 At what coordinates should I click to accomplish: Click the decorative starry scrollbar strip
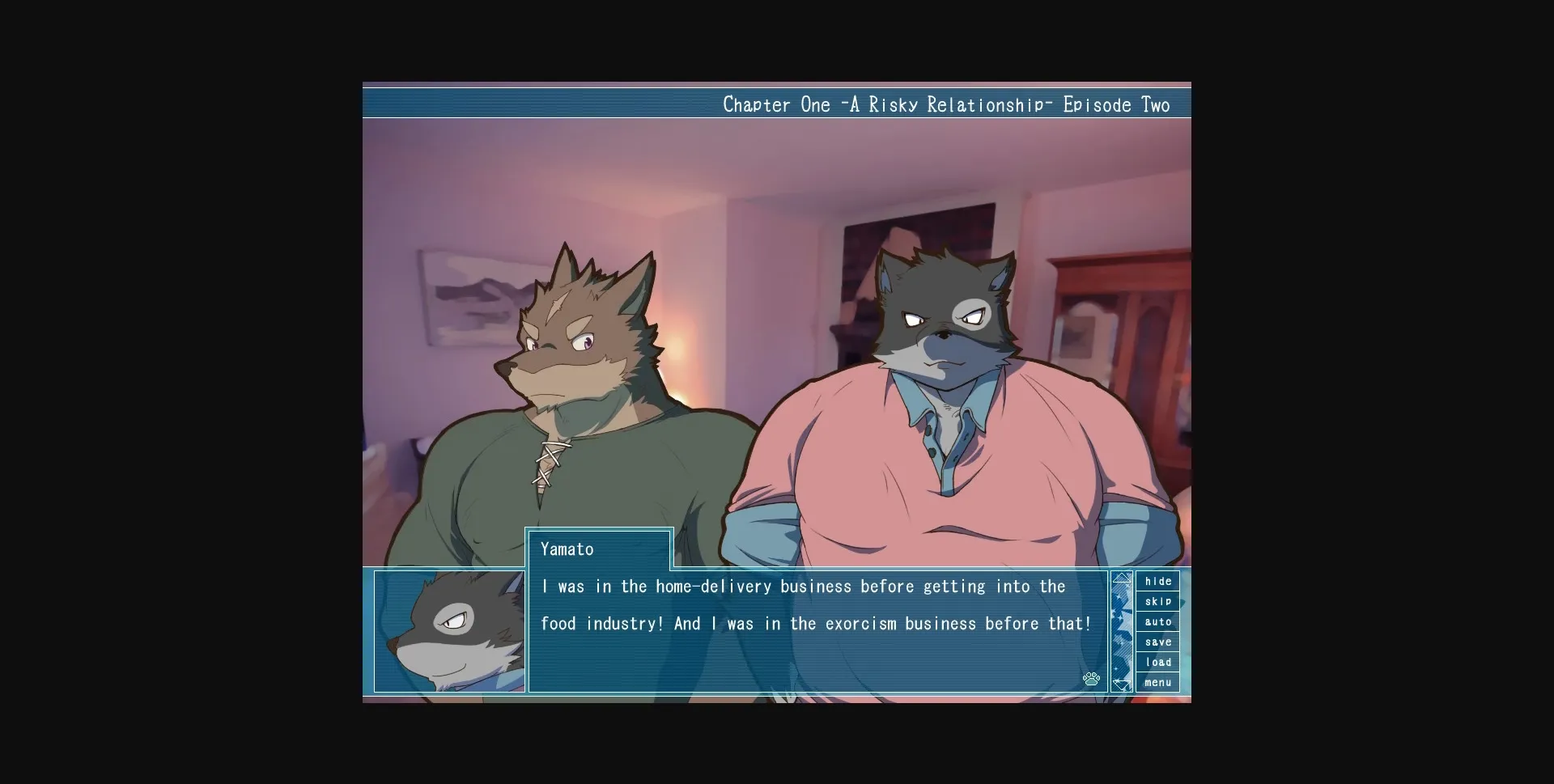tap(1122, 631)
